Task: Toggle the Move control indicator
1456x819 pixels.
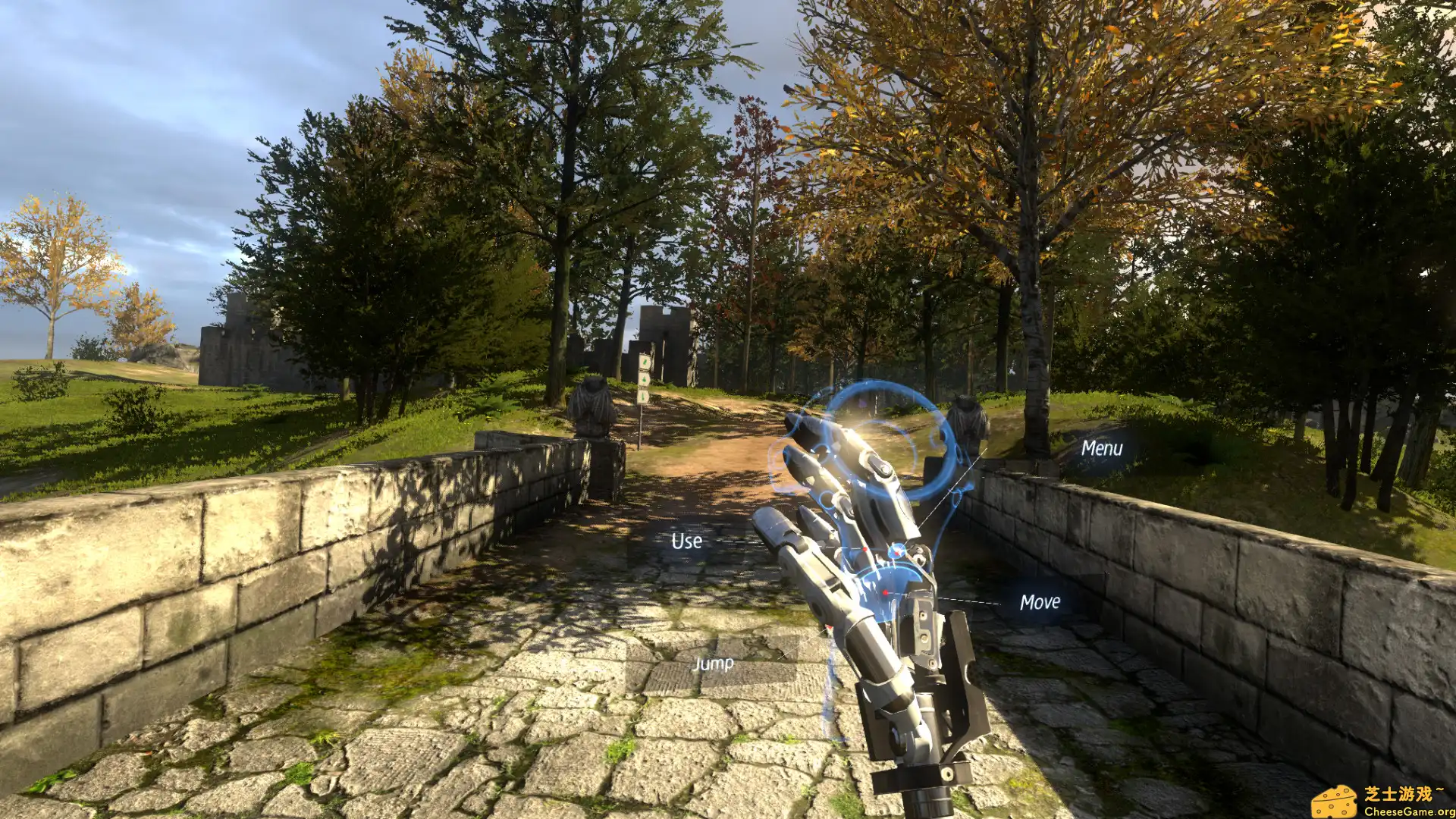Action: 1040,603
